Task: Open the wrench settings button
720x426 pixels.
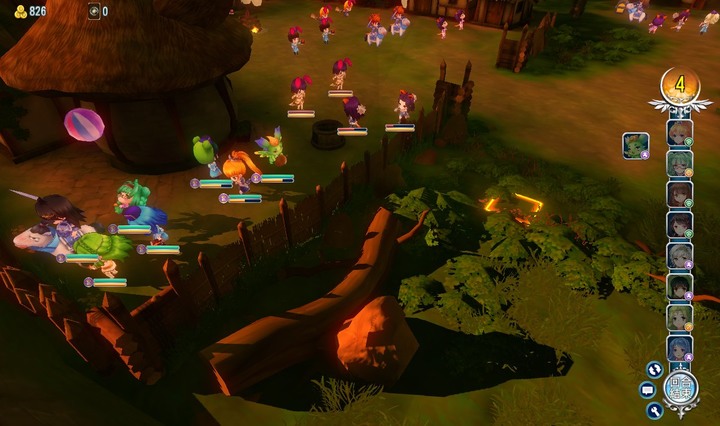Action: click(x=655, y=409)
